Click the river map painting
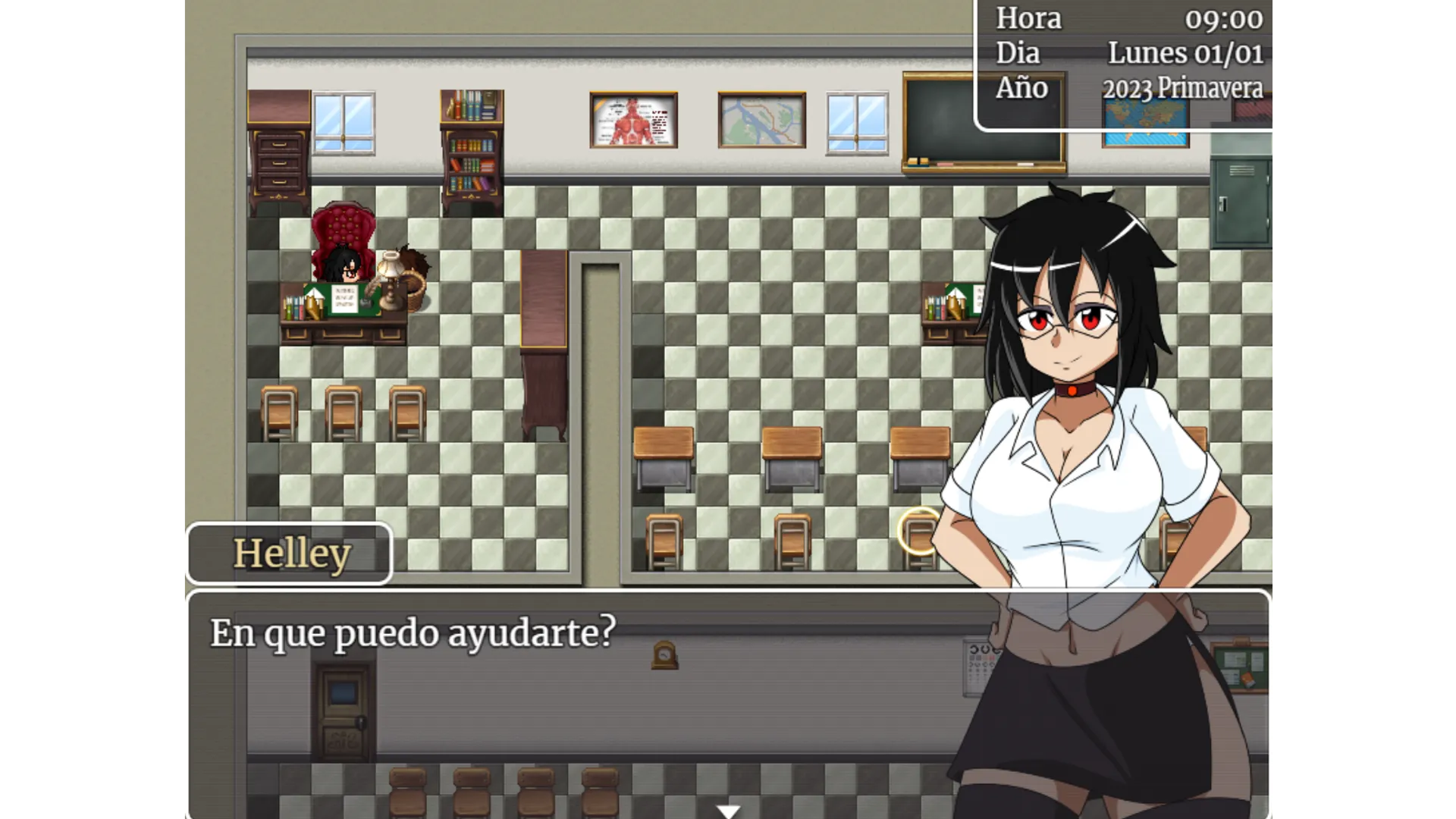The height and width of the screenshot is (819, 1456). (x=761, y=120)
